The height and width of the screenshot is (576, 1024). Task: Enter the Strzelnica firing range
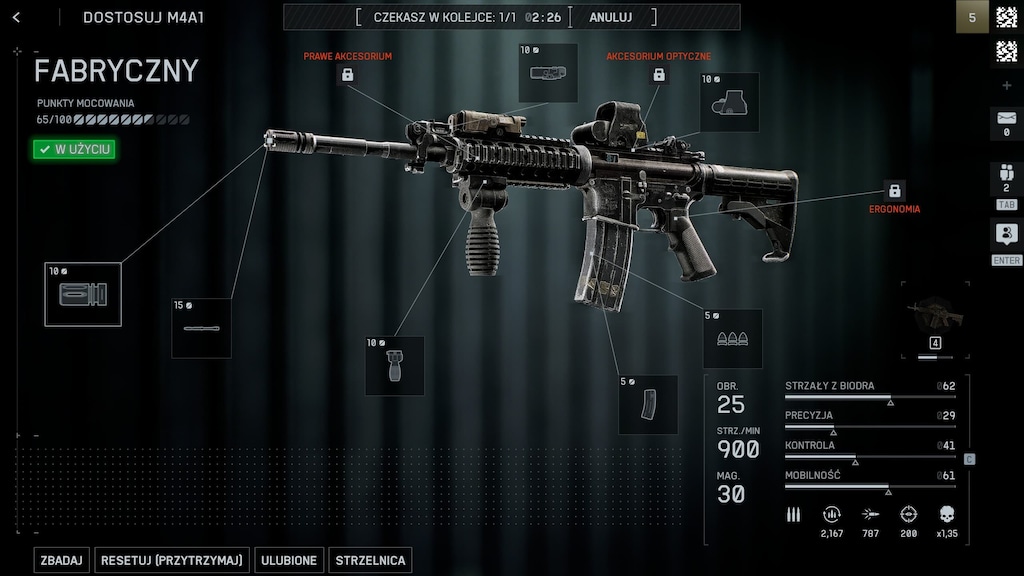(x=370, y=560)
